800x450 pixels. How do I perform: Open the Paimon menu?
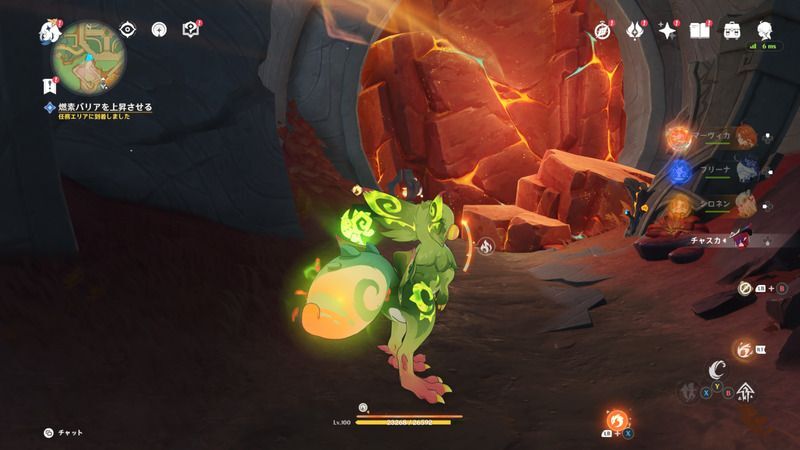pyautogui.click(x=50, y=31)
